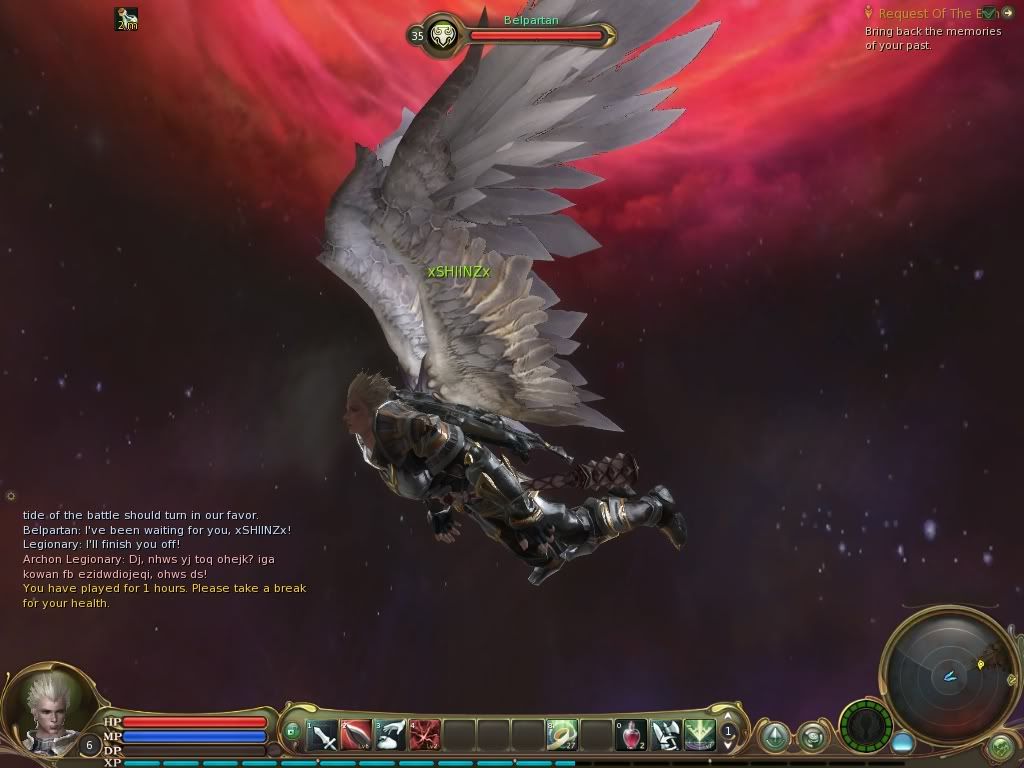
Task: Open the Request Of The Elim quest
Action: click(924, 13)
